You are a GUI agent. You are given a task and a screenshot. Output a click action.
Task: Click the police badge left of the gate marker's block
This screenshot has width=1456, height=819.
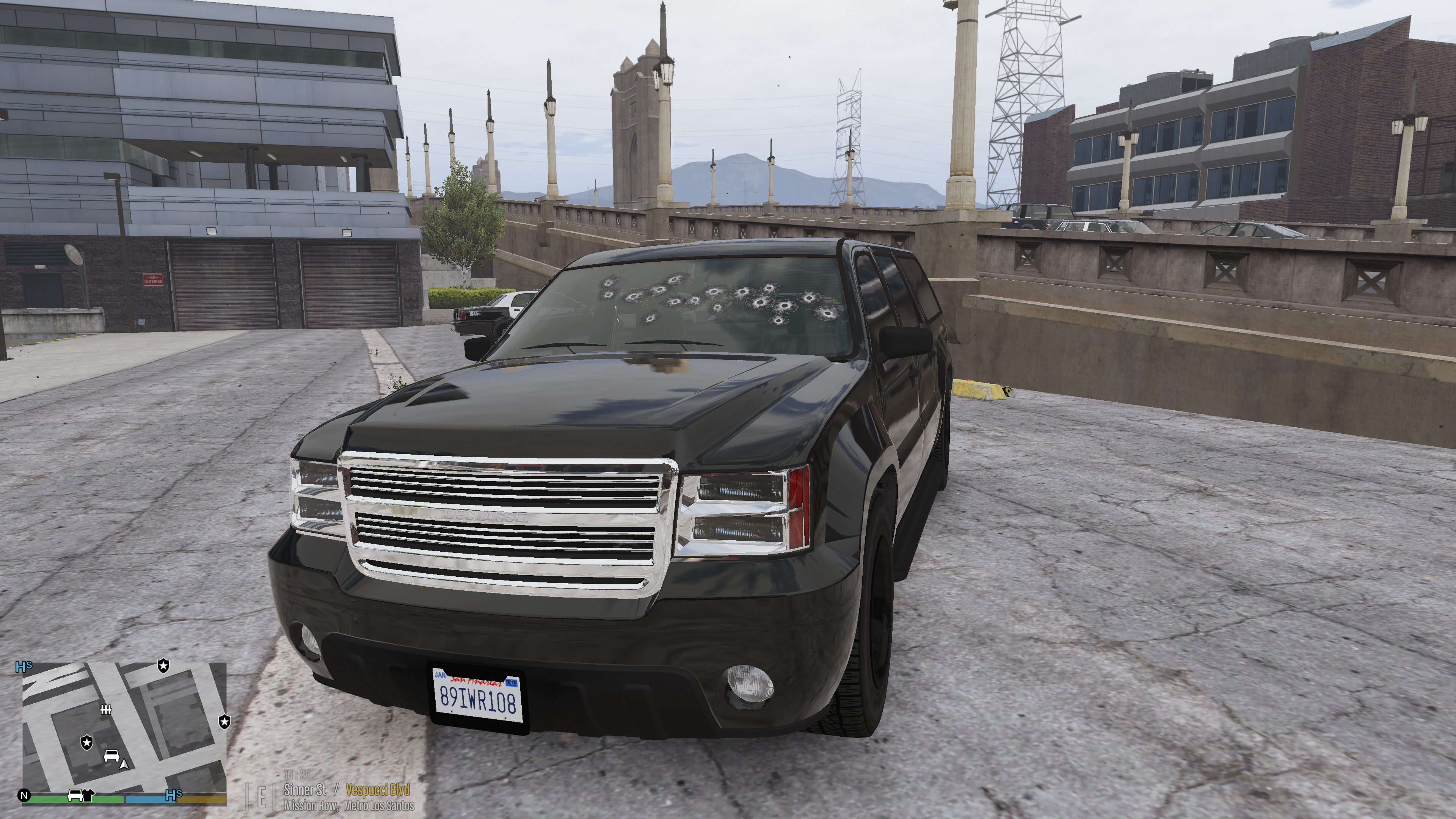tap(86, 742)
